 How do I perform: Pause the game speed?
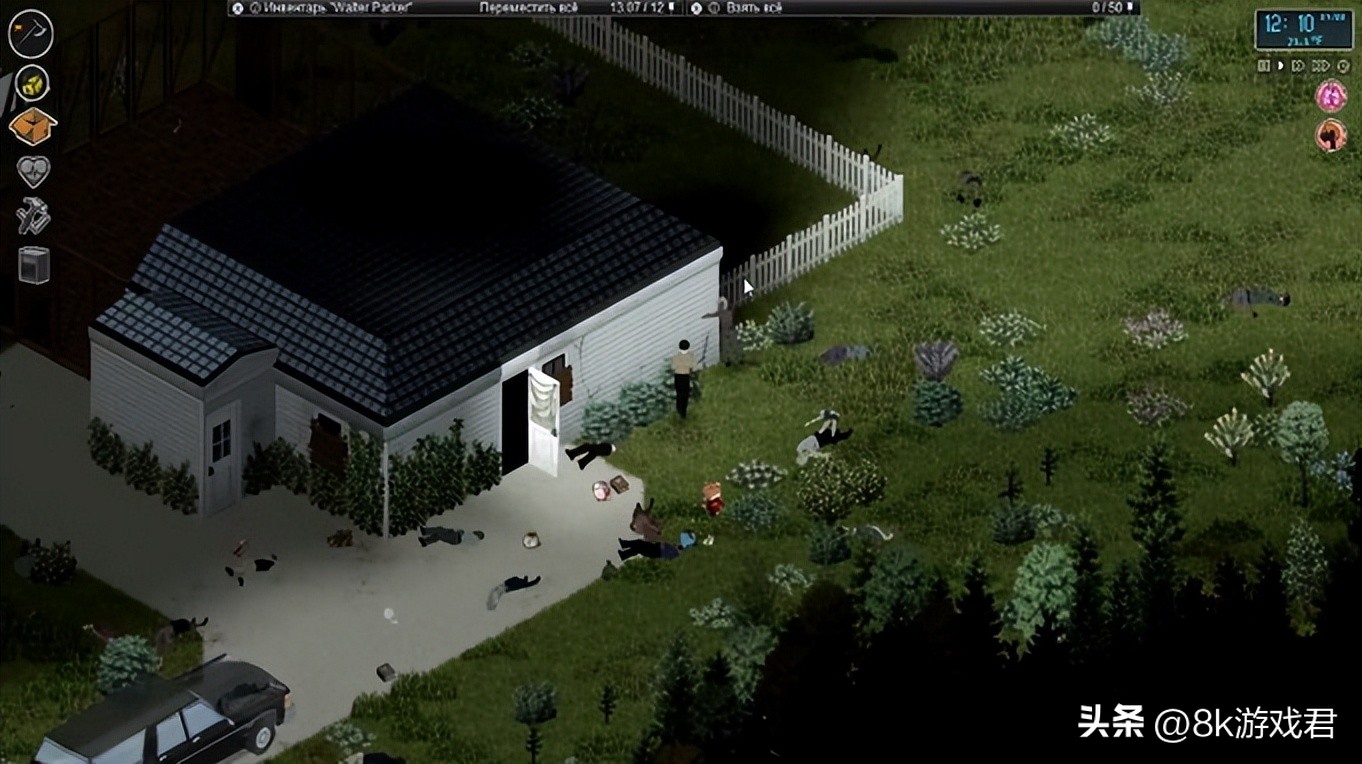coord(1264,66)
